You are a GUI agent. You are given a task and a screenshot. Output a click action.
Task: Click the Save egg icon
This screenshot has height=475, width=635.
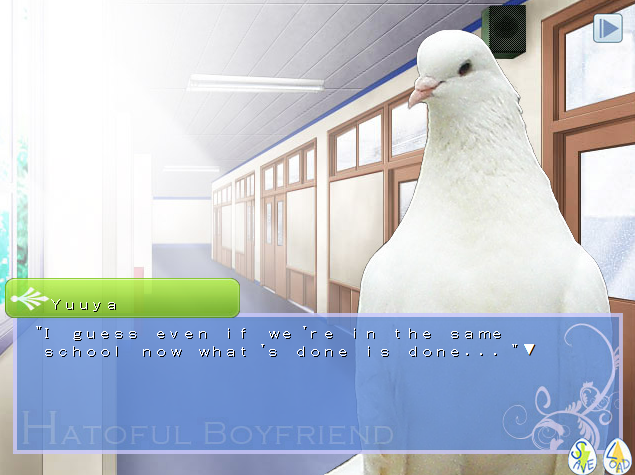(583, 455)
